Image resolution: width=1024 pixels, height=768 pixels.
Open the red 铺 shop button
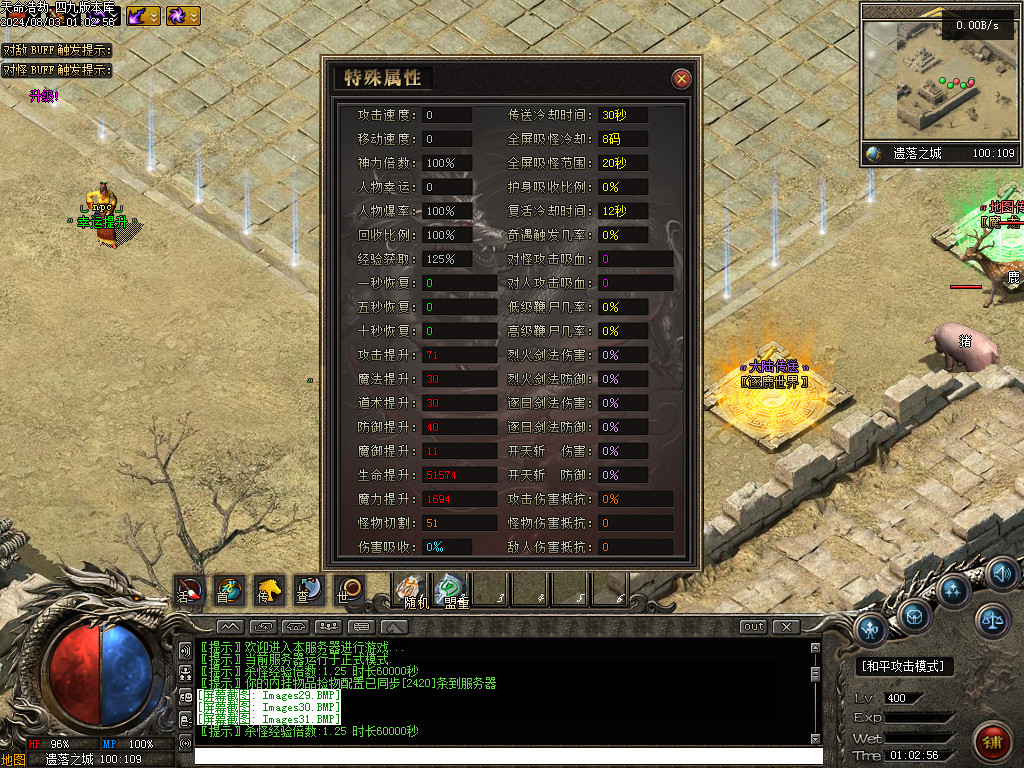[992, 743]
